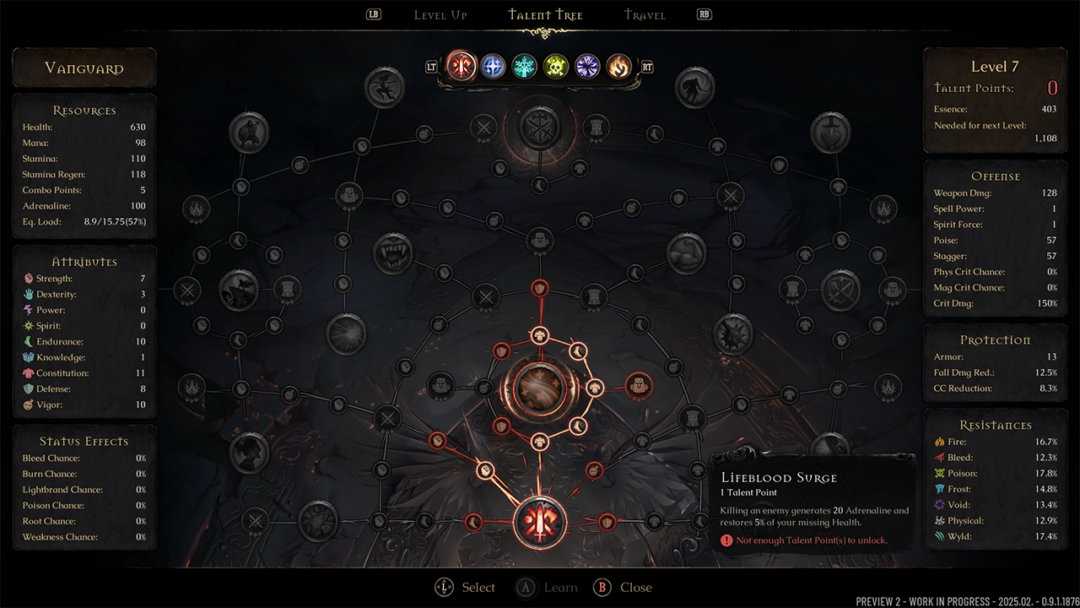Open the teal tree talent category

[524, 66]
